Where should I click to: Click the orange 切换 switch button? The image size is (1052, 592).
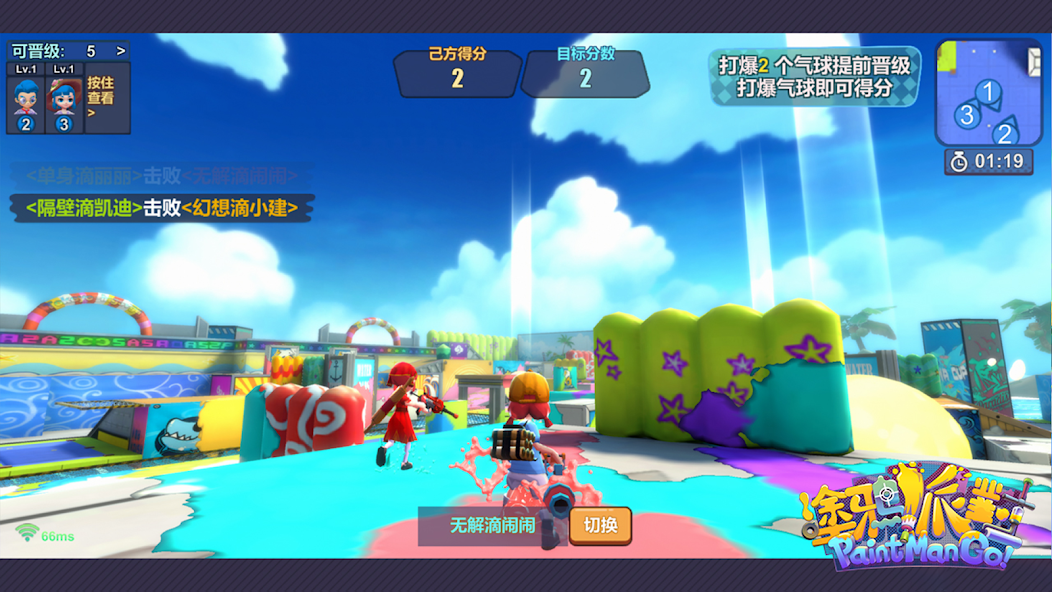[x=600, y=526]
